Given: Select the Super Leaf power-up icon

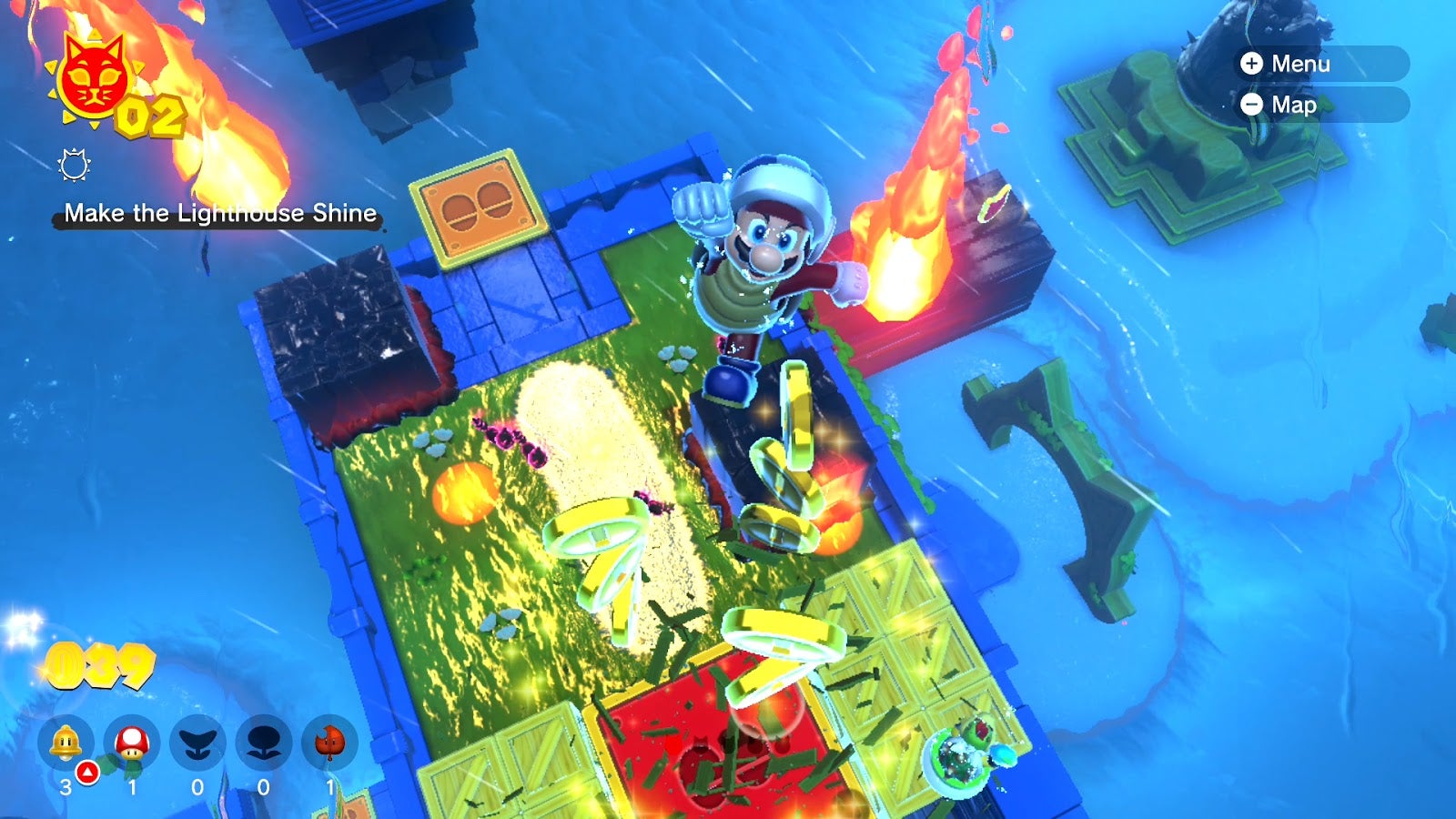Looking at the screenshot, I should [329, 739].
